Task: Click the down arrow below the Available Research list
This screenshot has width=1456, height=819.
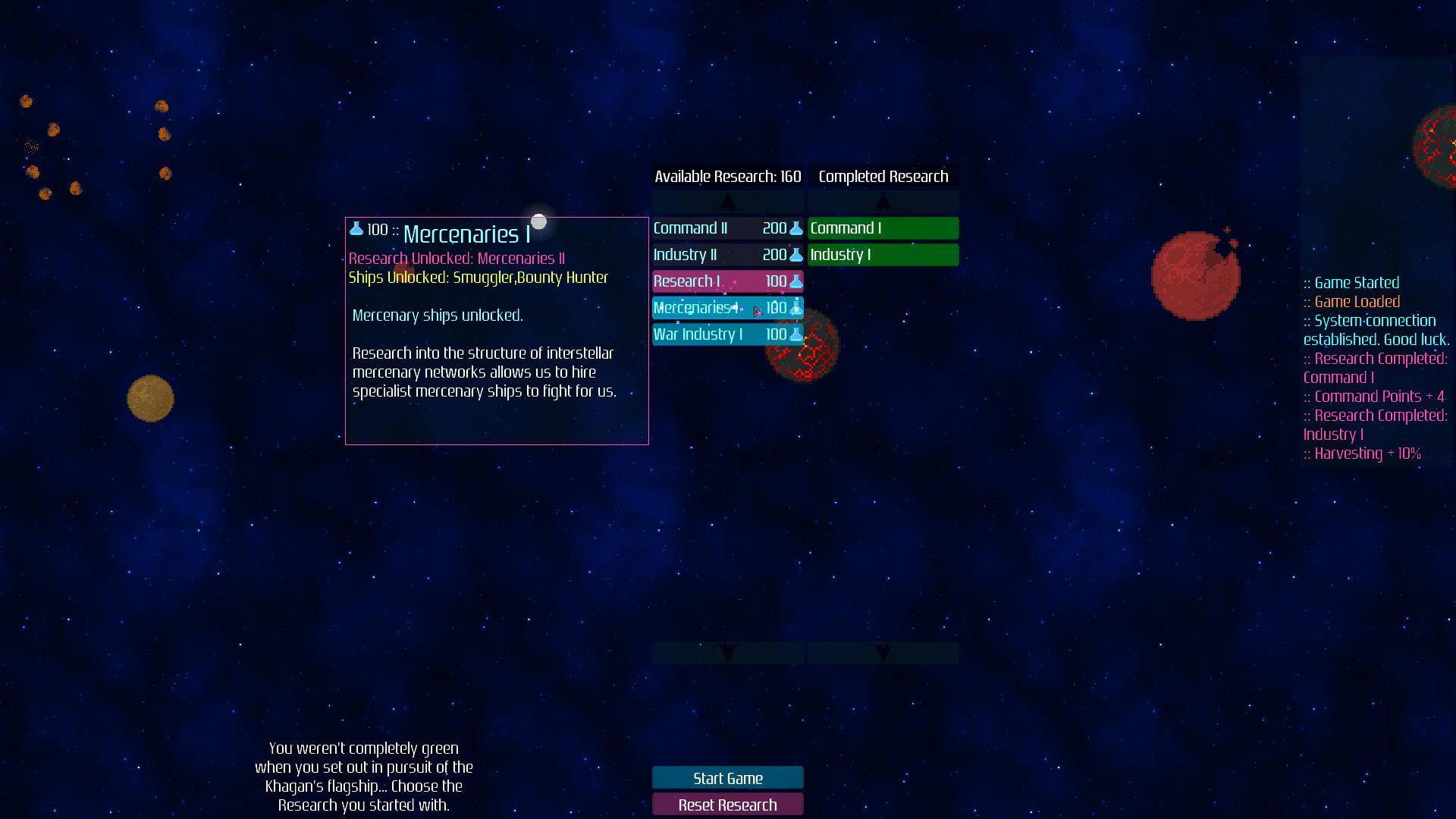Action: (728, 652)
